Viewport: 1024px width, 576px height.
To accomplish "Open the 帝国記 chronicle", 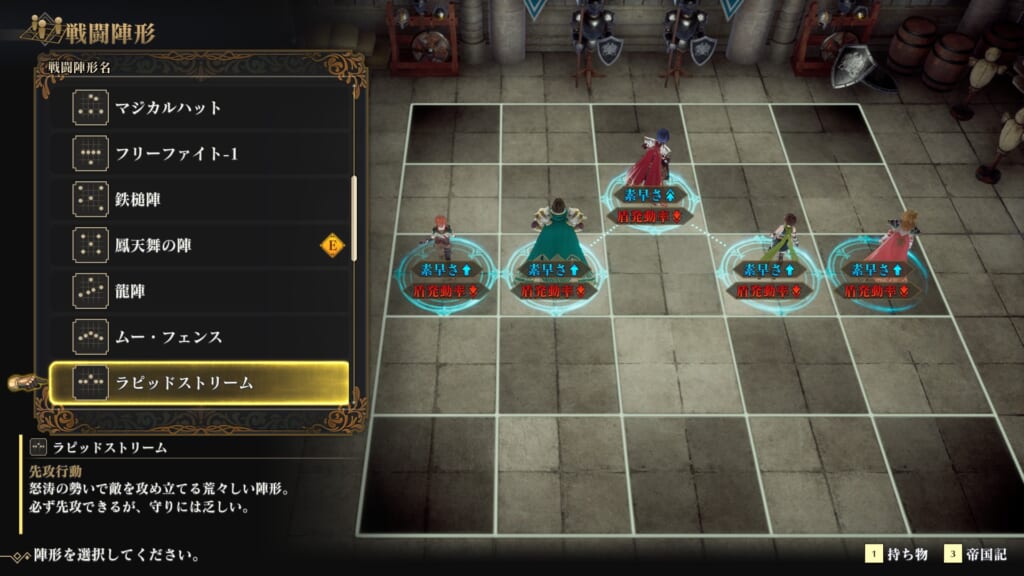I will [x=983, y=554].
